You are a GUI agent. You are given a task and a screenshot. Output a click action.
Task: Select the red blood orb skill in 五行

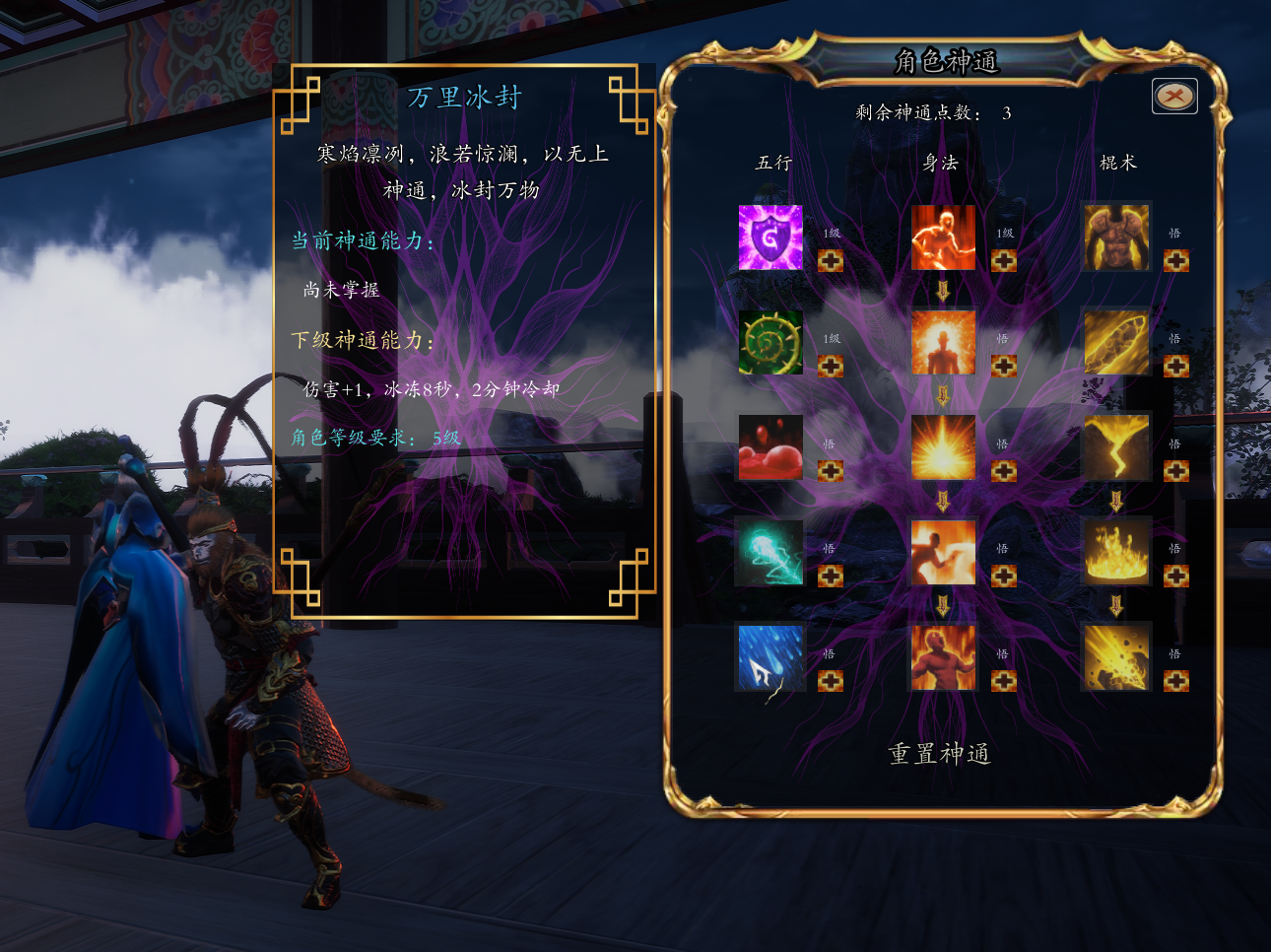point(769,446)
